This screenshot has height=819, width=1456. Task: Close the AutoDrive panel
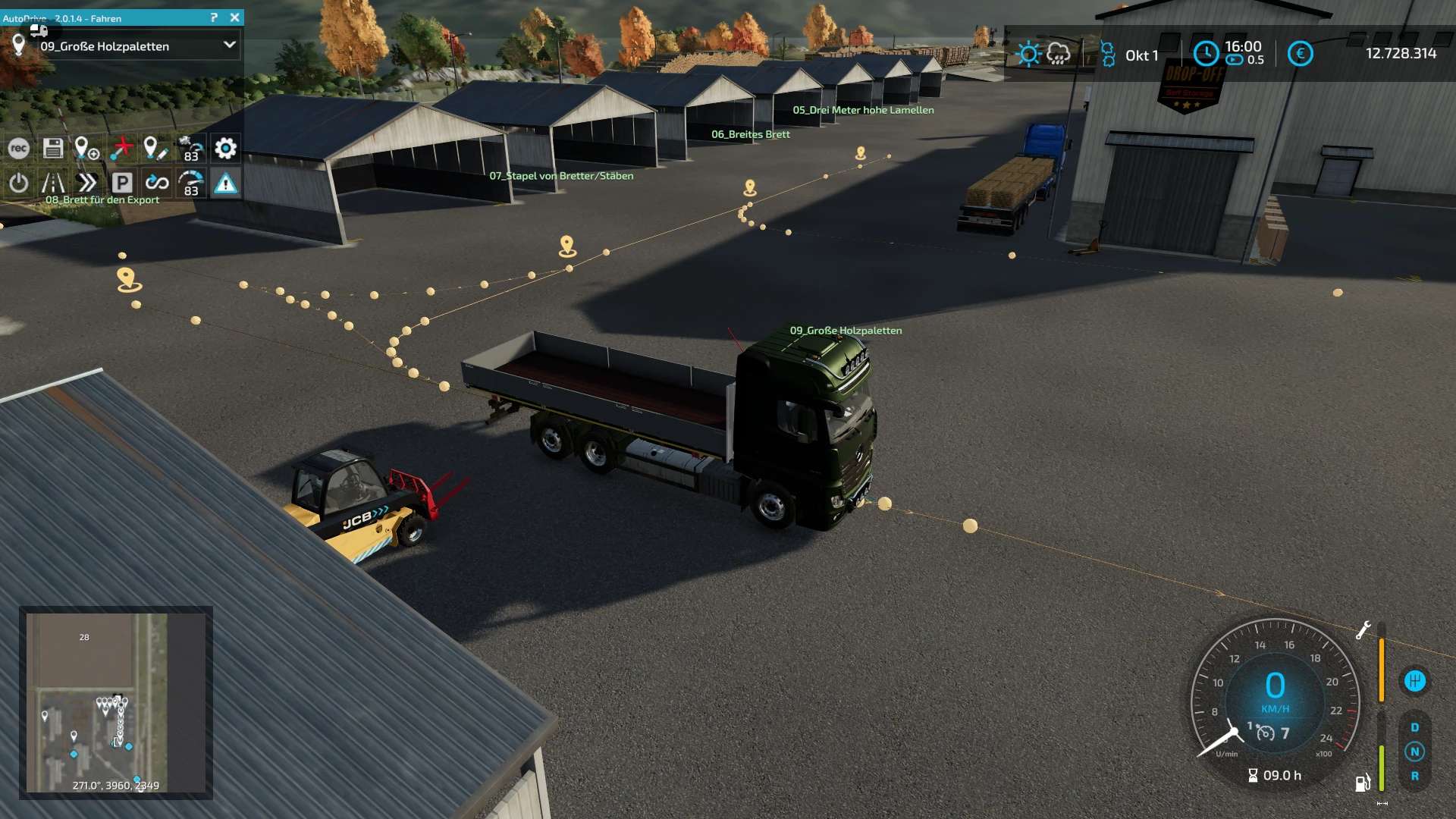[x=235, y=17]
